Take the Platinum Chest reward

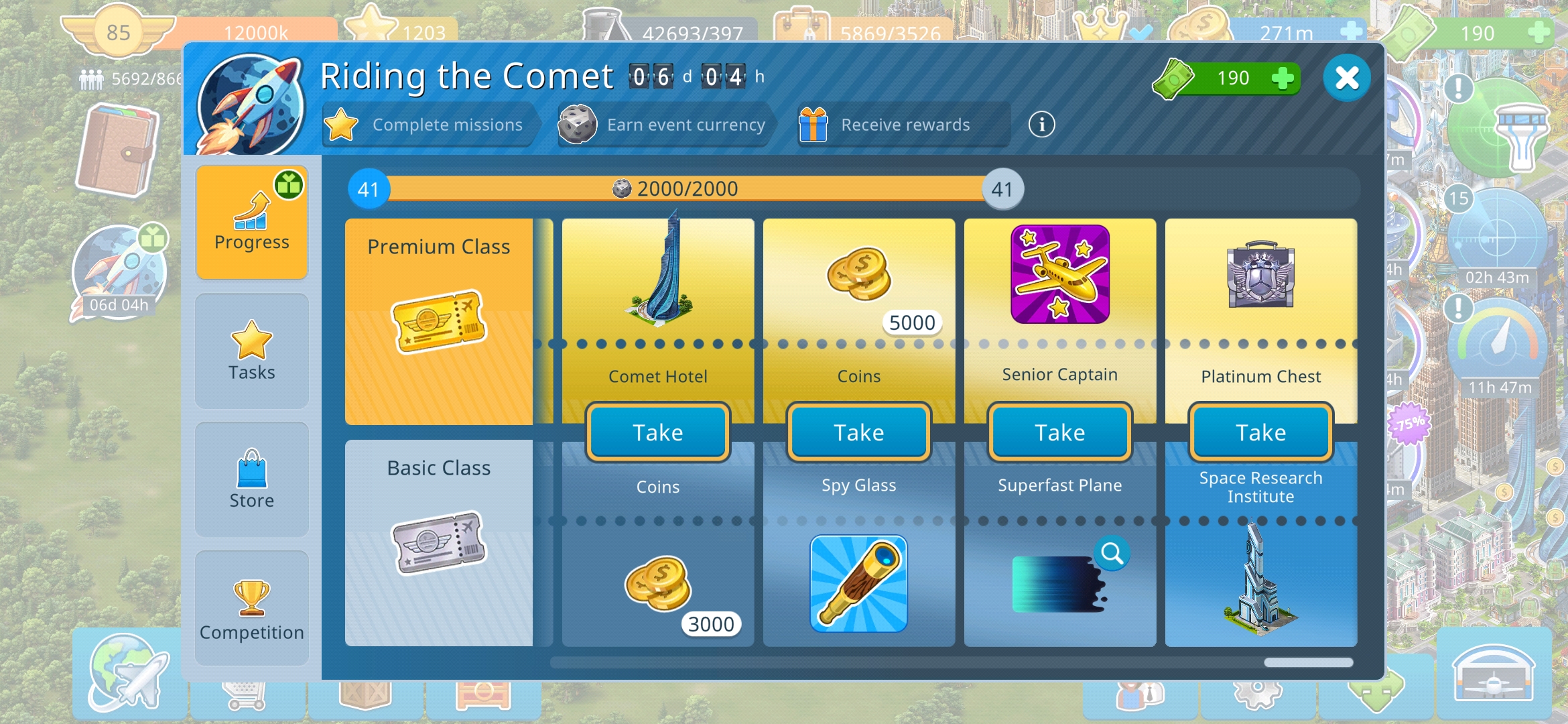pyautogui.click(x=1261, y=432)
